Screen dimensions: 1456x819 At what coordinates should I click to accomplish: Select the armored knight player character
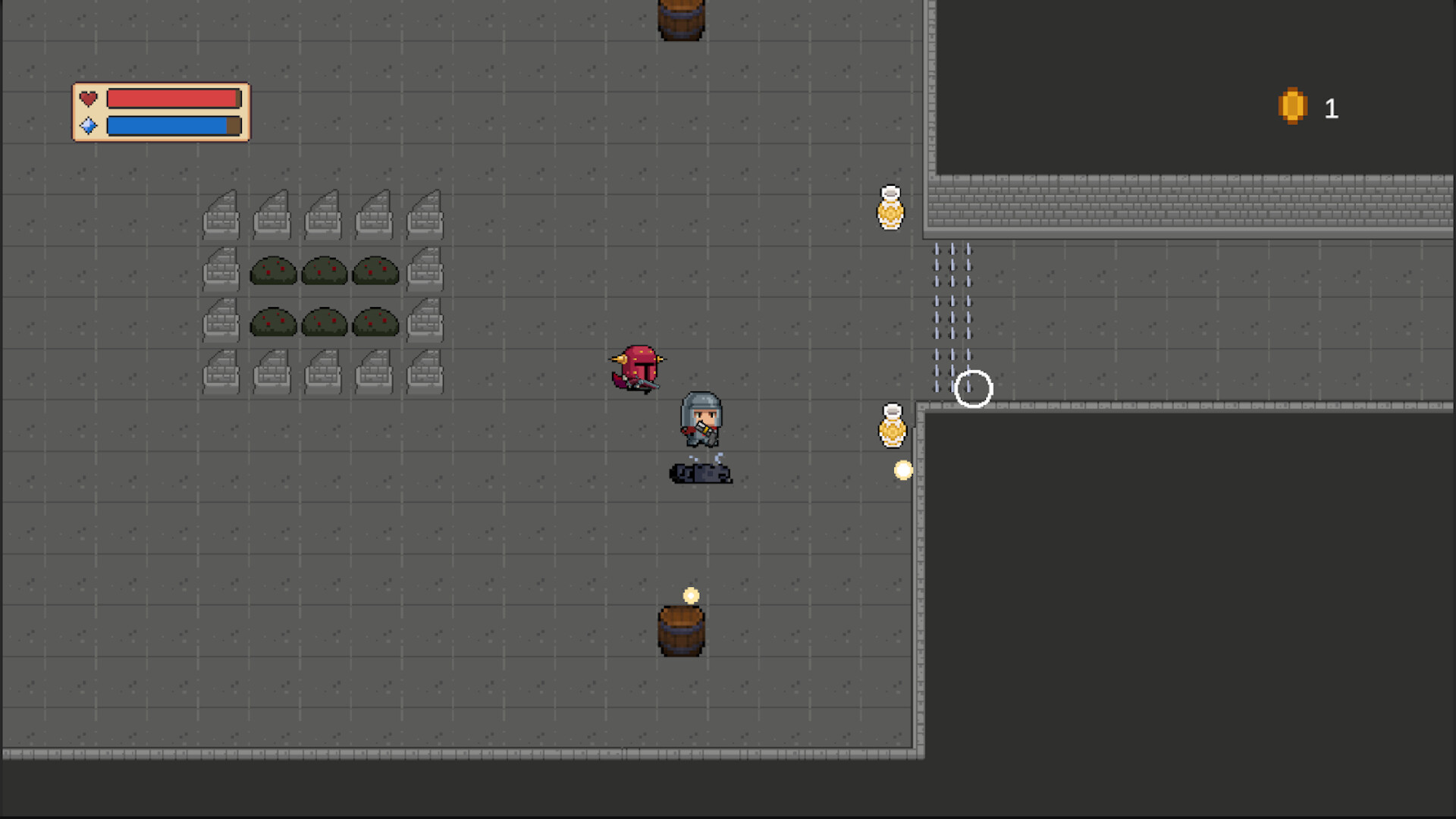click(x=701, y=419)
